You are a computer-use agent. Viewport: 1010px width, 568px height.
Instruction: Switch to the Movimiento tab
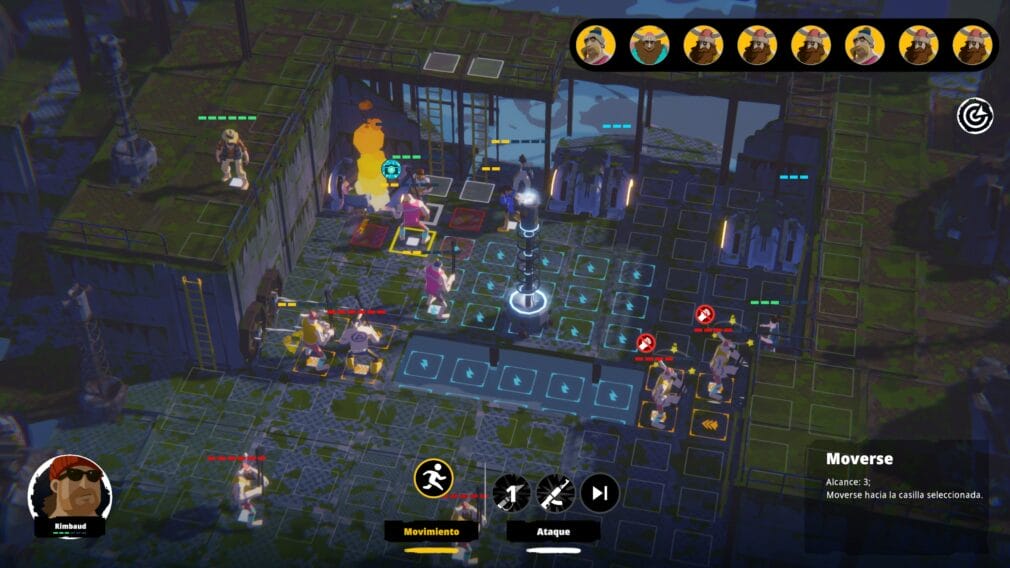coord(431,531)
